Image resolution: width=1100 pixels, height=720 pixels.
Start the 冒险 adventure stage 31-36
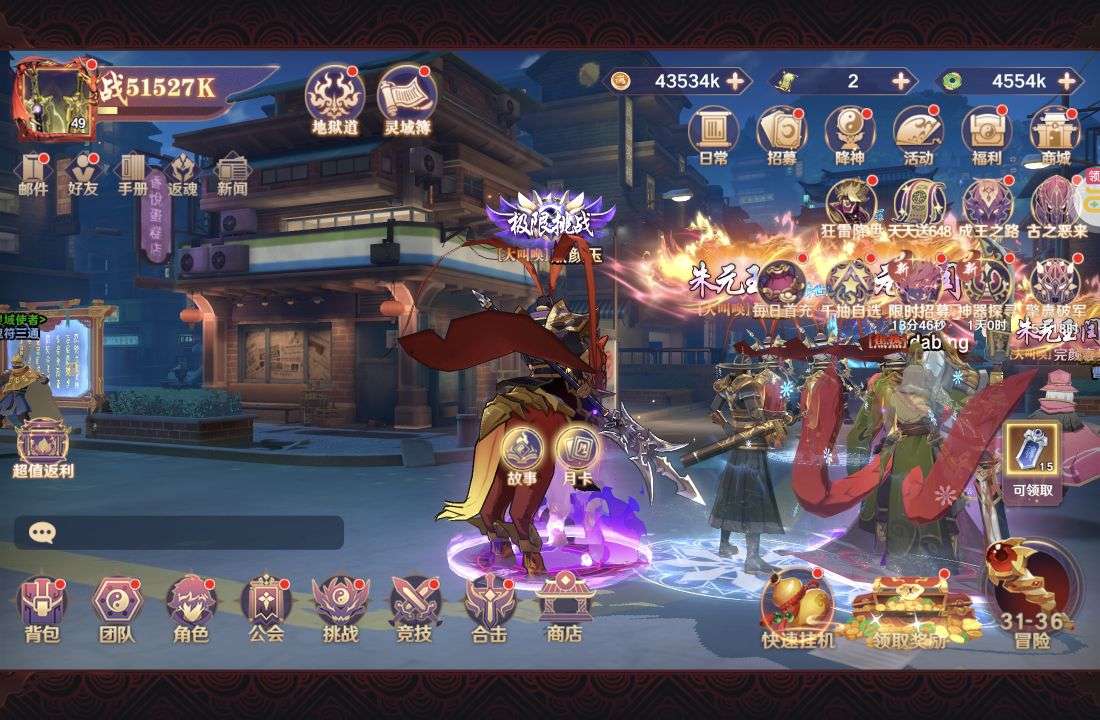1033,594
